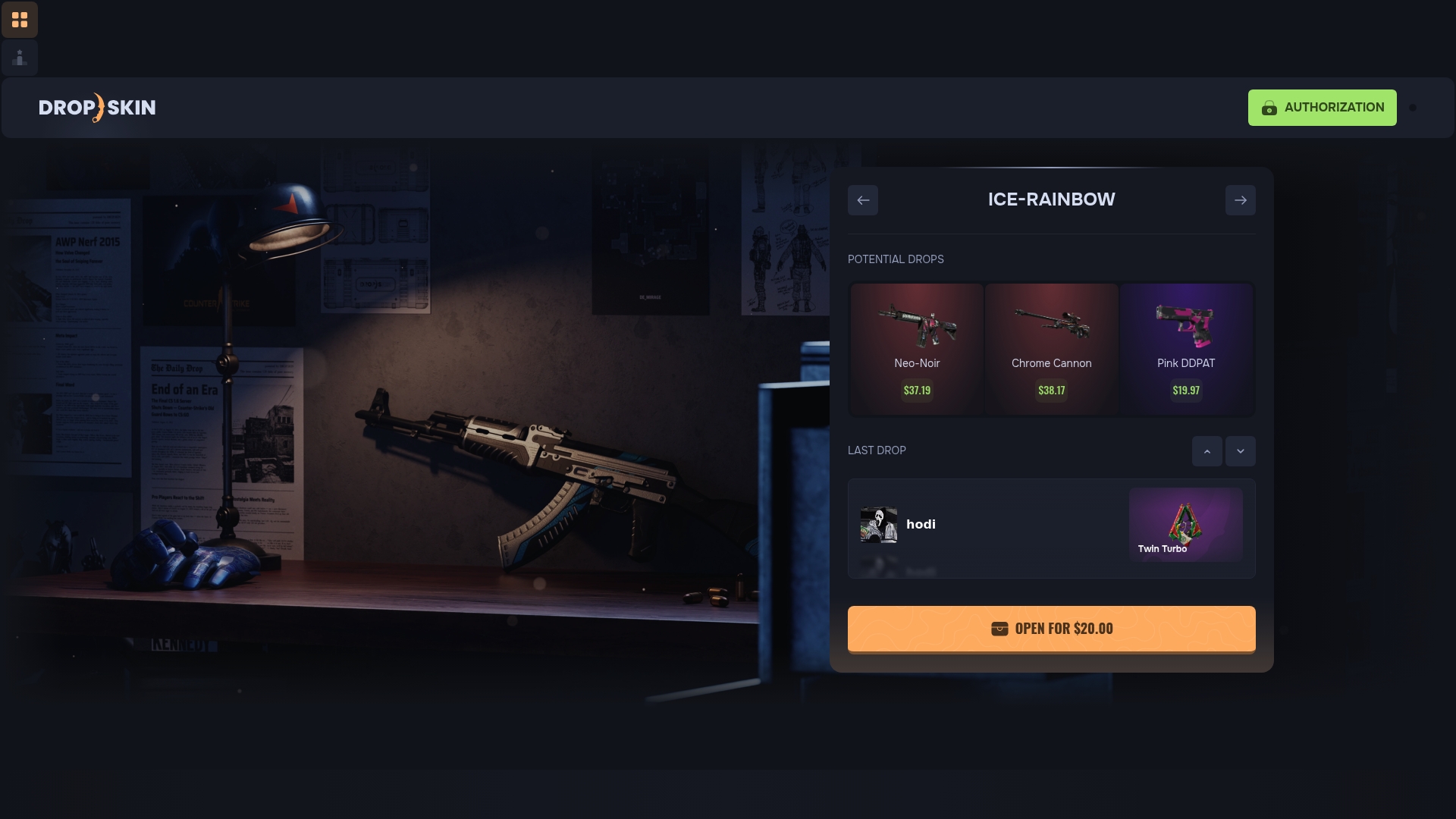Image resolution: width=1456 pixels, height=819 pixels.
Task: Open the leaderboard icon in sidebar
Action: click(x=20, y=57)
